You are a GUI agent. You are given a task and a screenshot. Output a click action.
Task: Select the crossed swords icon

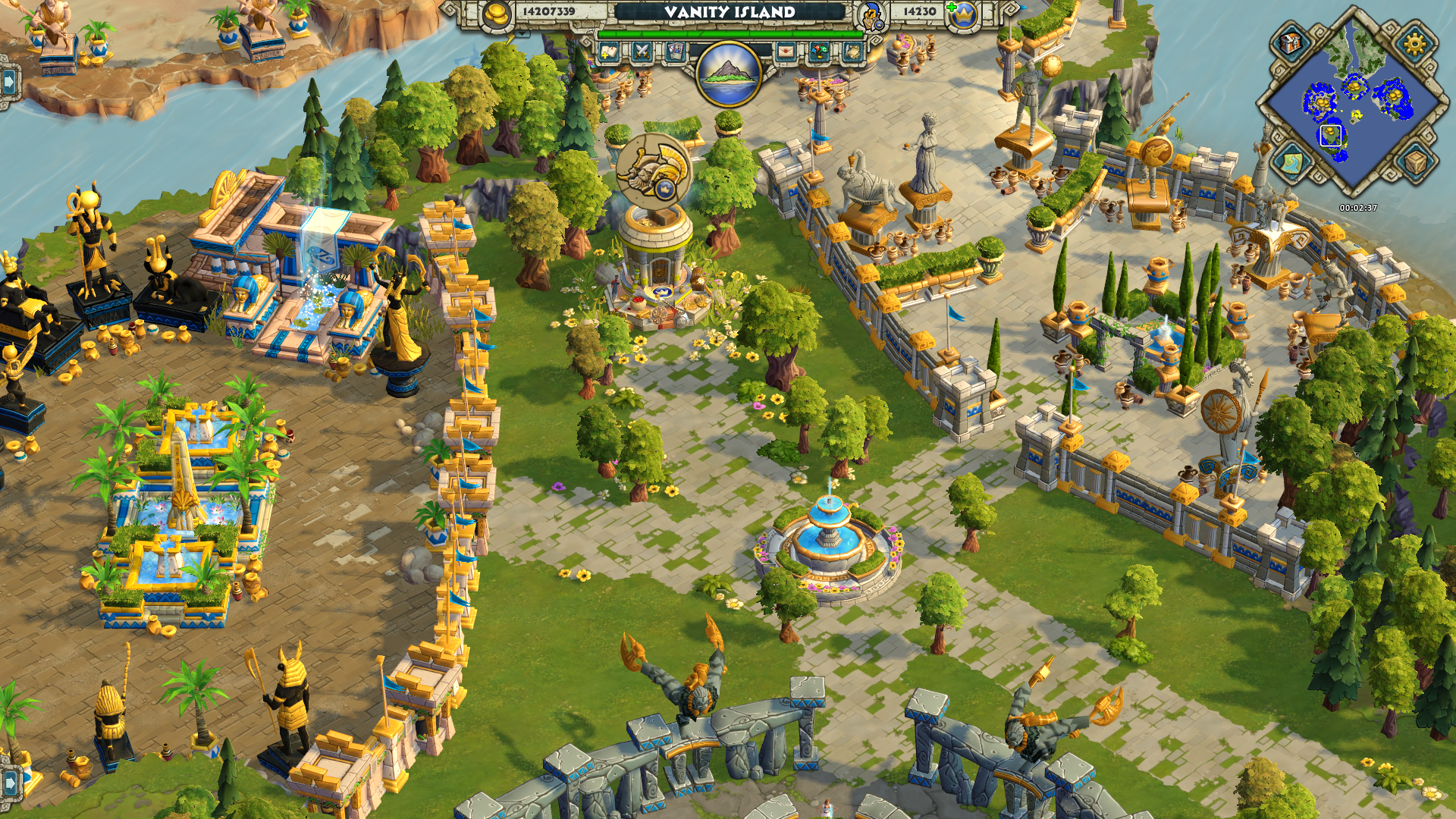pos(642,52)
